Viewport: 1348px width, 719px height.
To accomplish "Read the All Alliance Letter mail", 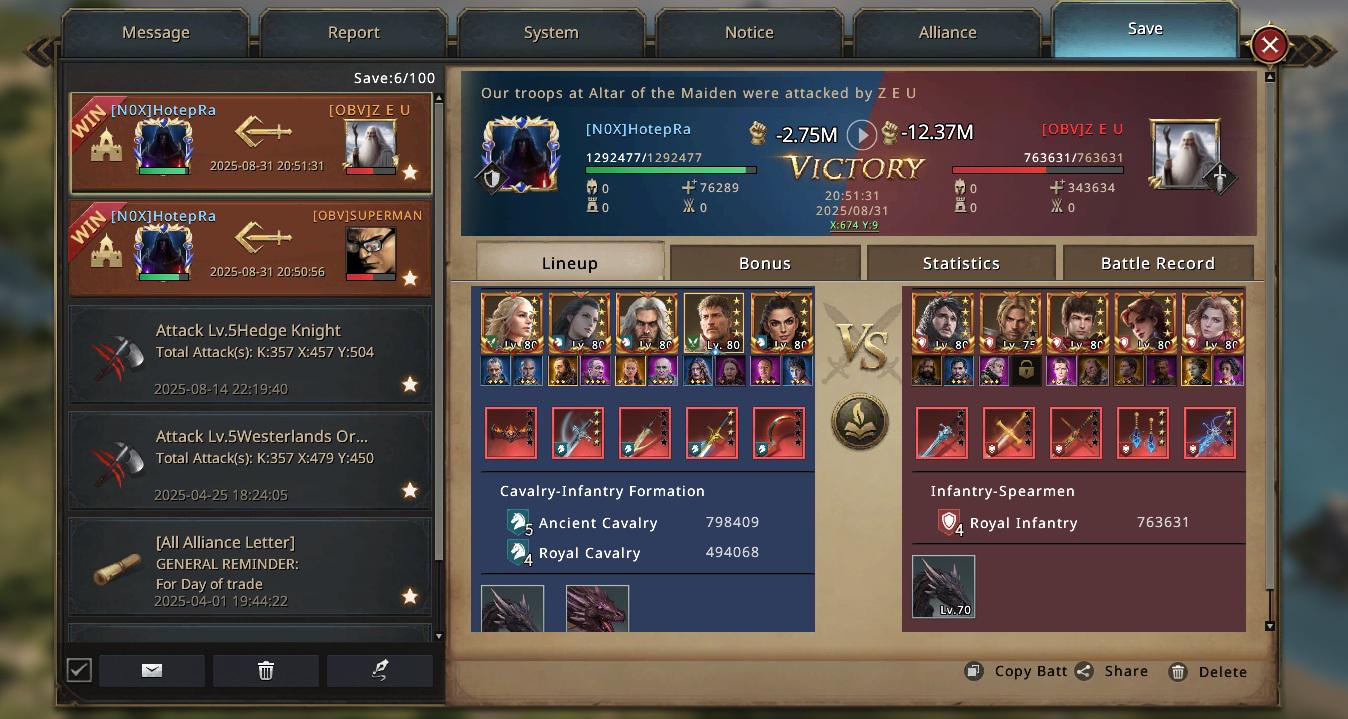I will [x=250, y=567].
